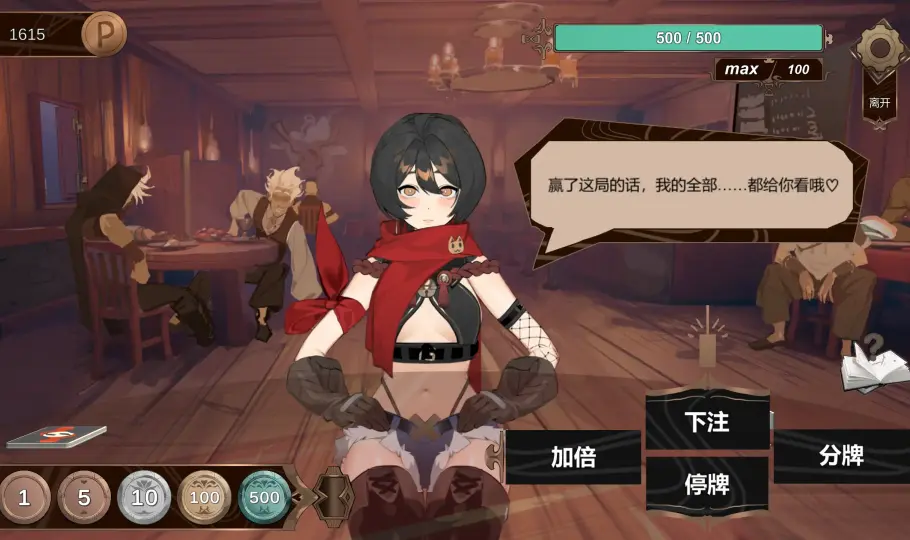This screenshot has height=540, width=910.
Task: Add the 100 chip to the bet
Action: (x=204, y=497)
